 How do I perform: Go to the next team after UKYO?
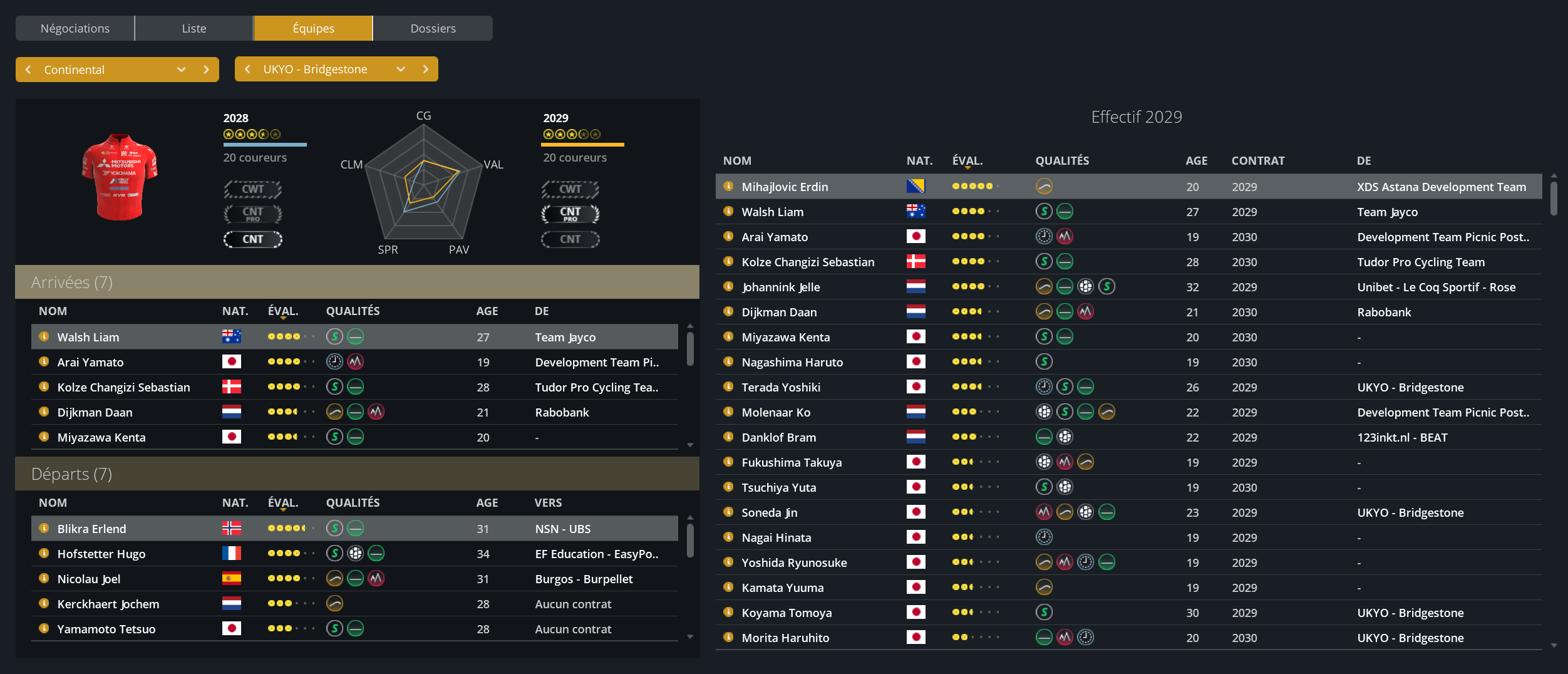[x=426, y=69]
